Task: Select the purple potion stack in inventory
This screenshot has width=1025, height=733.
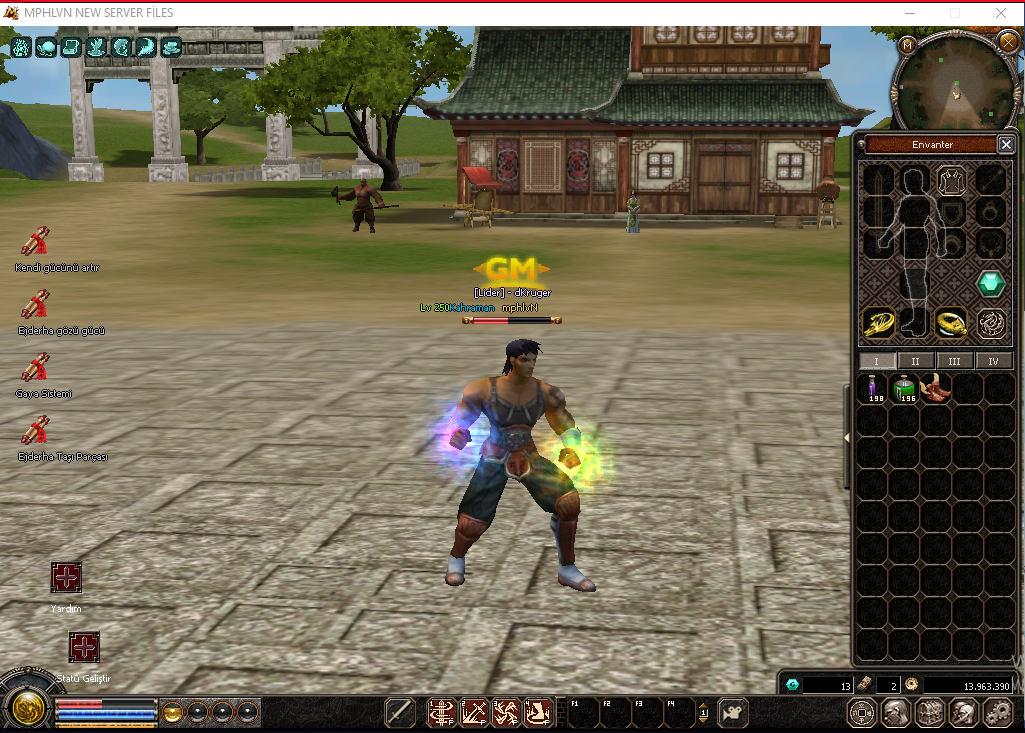Action: pyautogui.click(x=876, y=389)
